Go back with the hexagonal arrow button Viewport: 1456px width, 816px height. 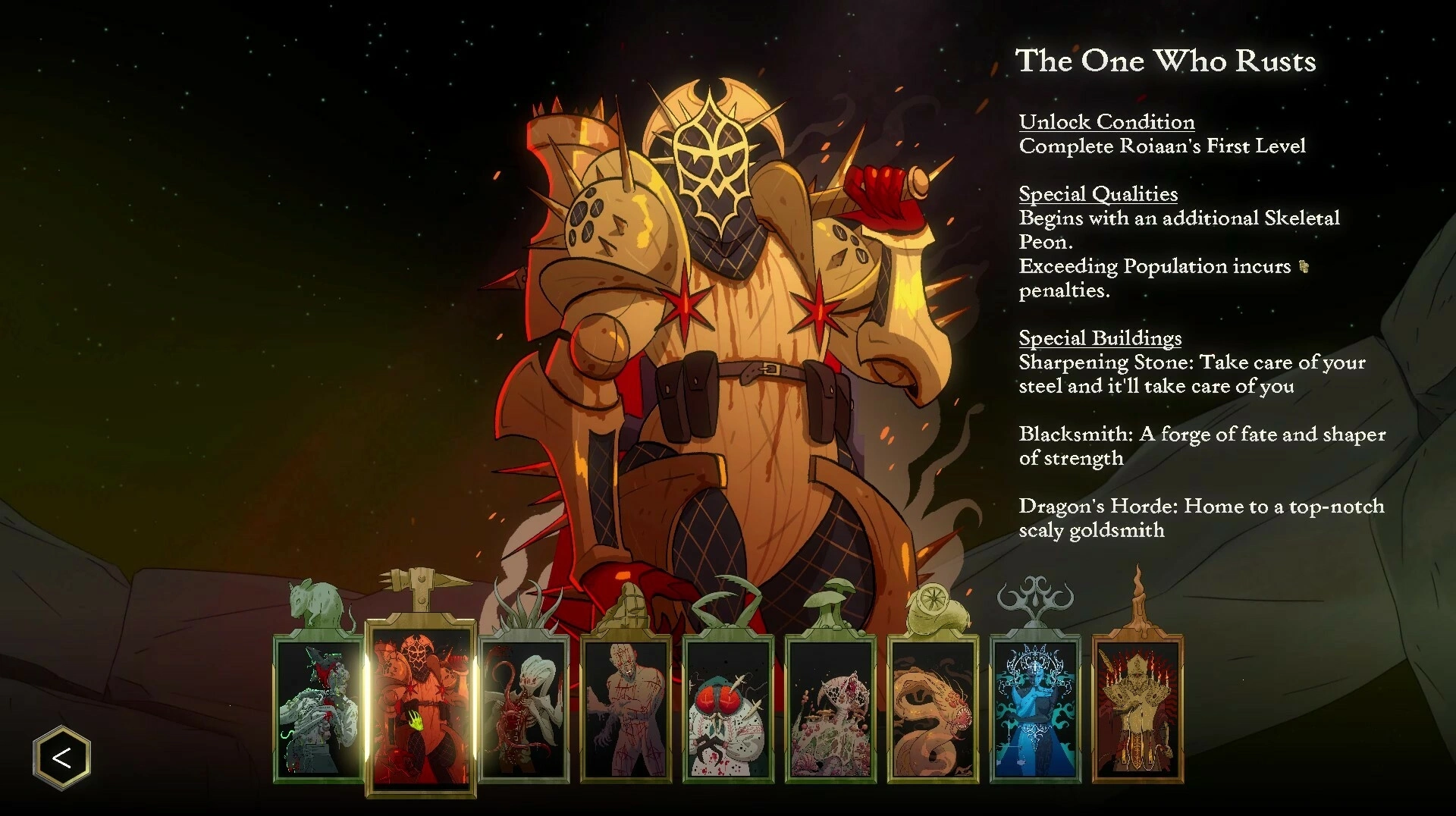click(61, 757)
